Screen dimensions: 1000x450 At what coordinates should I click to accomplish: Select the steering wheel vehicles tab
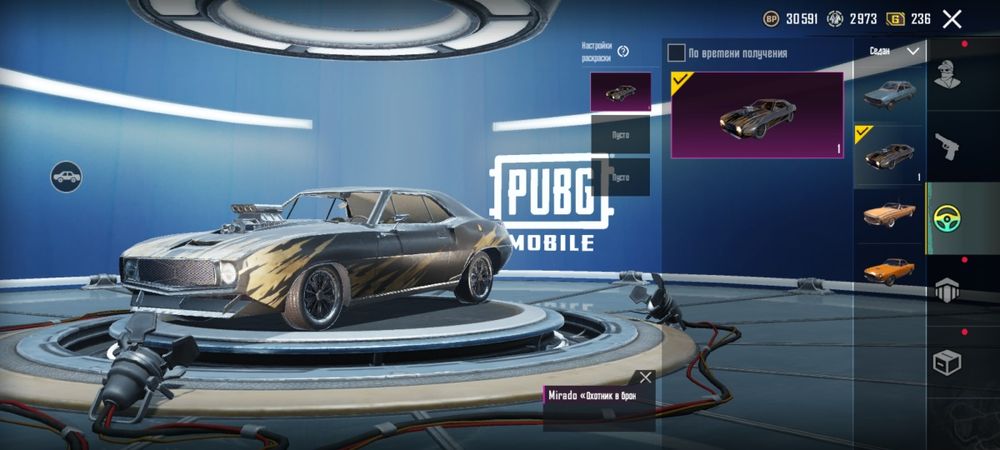click(947, 219)
